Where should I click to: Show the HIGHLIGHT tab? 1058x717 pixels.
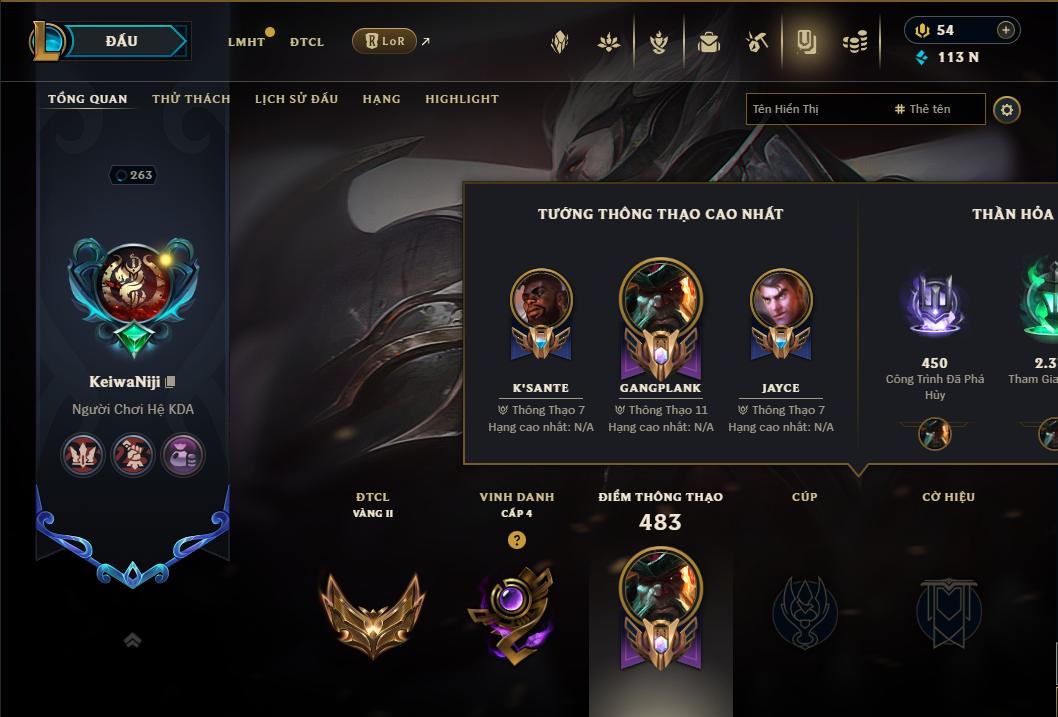point(461,99)
